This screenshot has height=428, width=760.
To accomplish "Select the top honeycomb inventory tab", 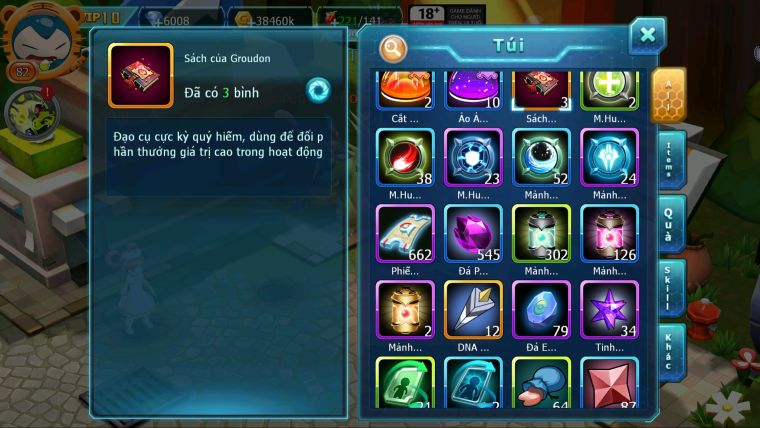I will coord(668,94).
